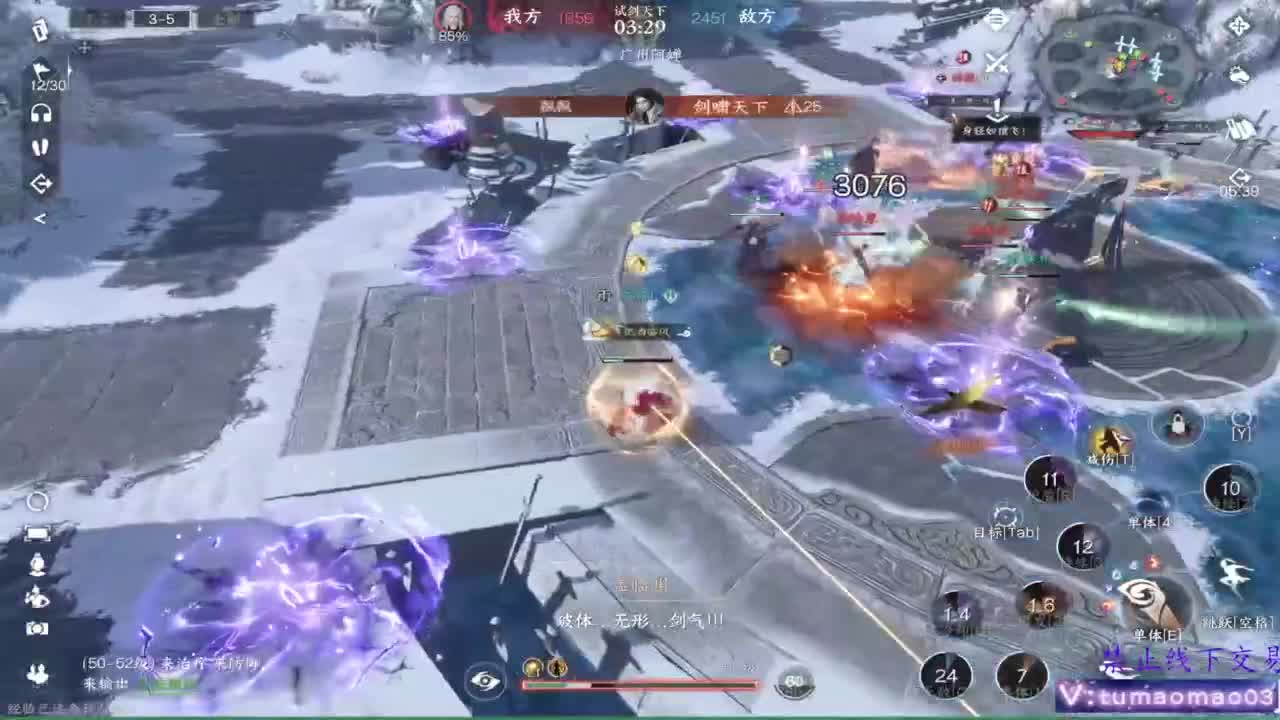
Task: Open the camera screenshot tool in left sidebar
Action: point(37,627)
